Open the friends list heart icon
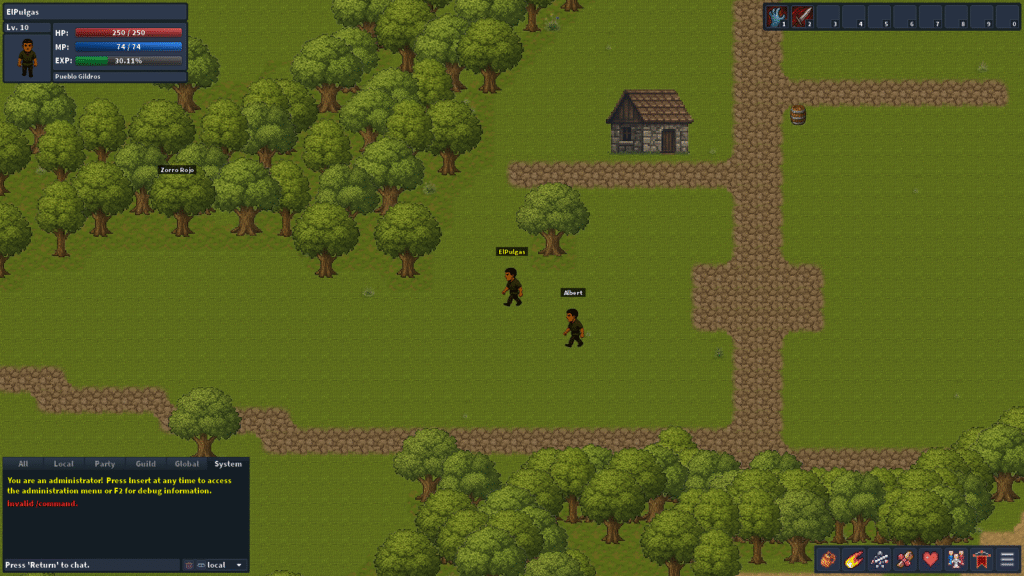This screenshot has width=1024, height=576. [x=931, y=560]
